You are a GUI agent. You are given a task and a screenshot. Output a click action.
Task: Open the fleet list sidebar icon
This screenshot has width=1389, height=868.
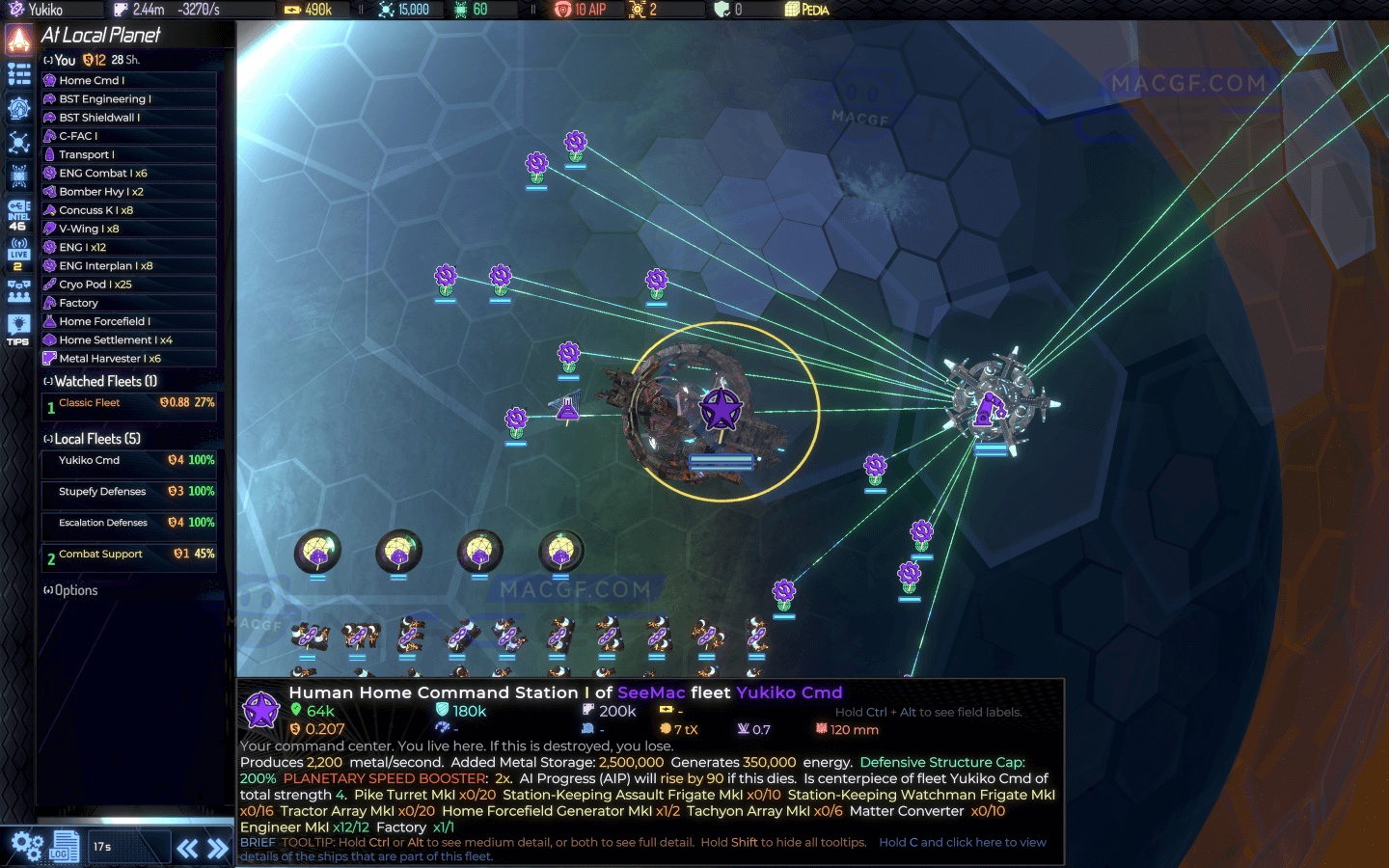tap(17, 73)
